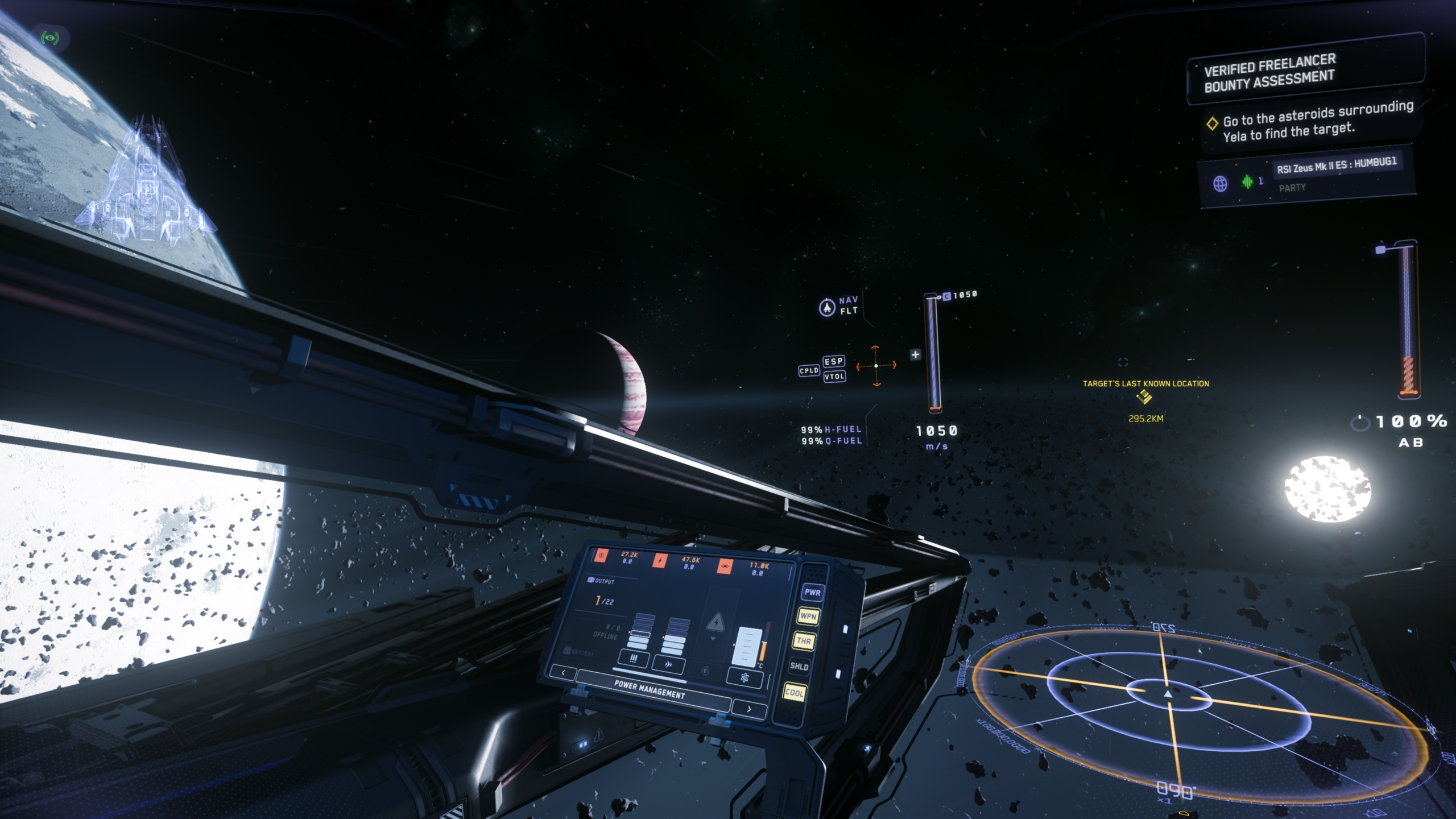The width and height of the screenshot is (1456, 819).
Task: Toggle the SHLD shields power button
Action: (x=799, y=667)
